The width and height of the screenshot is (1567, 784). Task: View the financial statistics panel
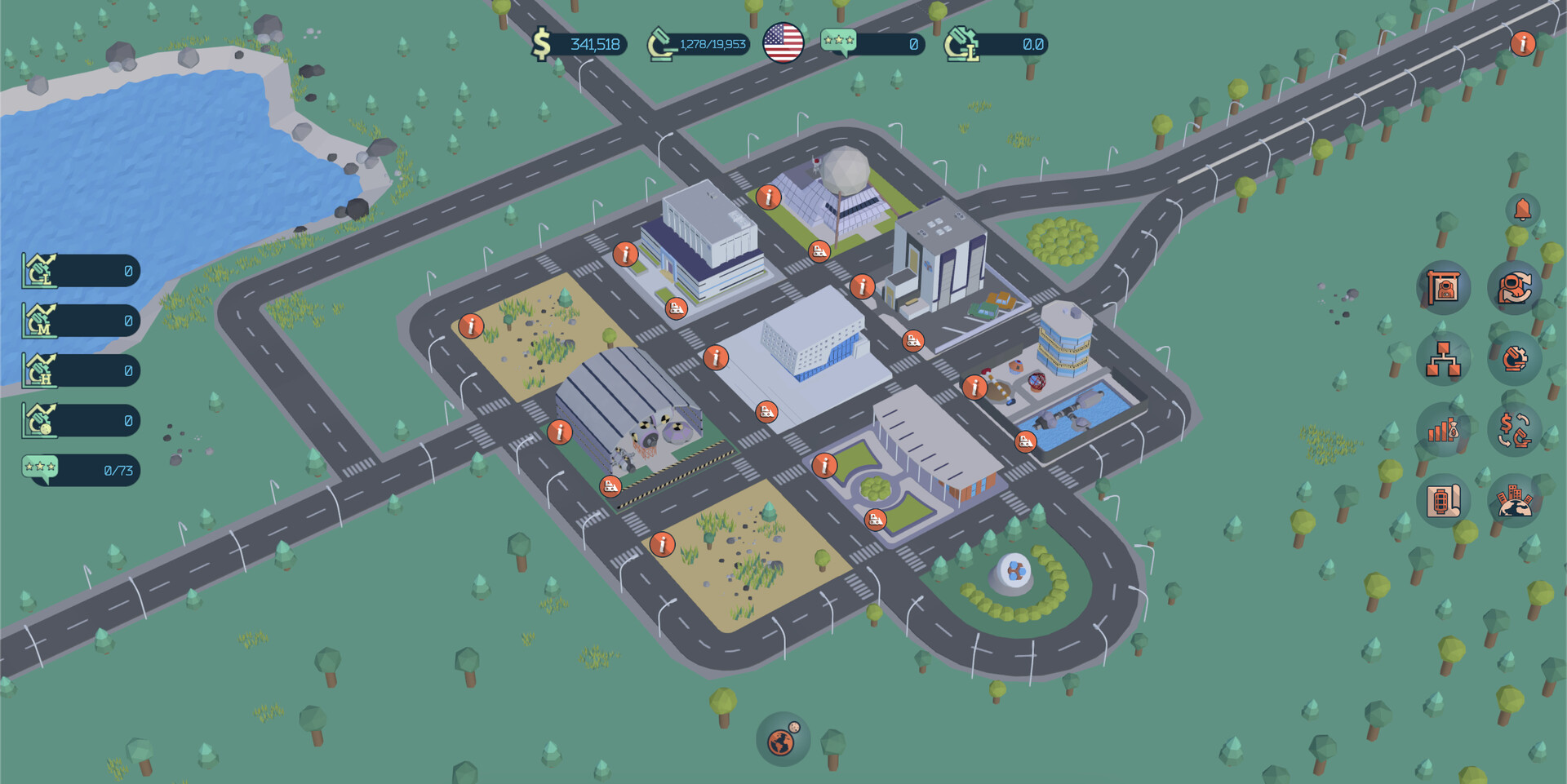1442,432
